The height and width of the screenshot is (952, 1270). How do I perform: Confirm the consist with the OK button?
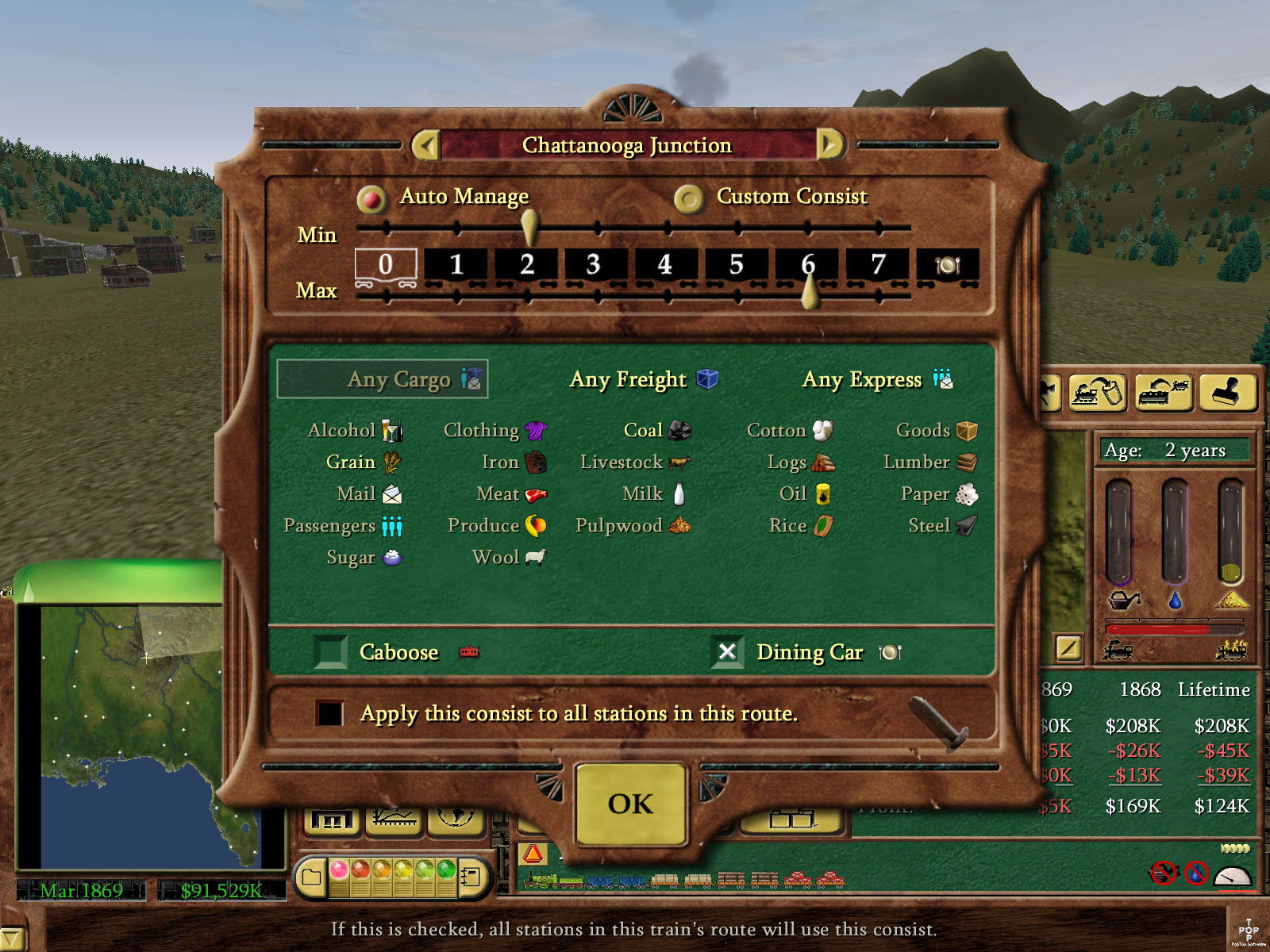click(630, 804)
